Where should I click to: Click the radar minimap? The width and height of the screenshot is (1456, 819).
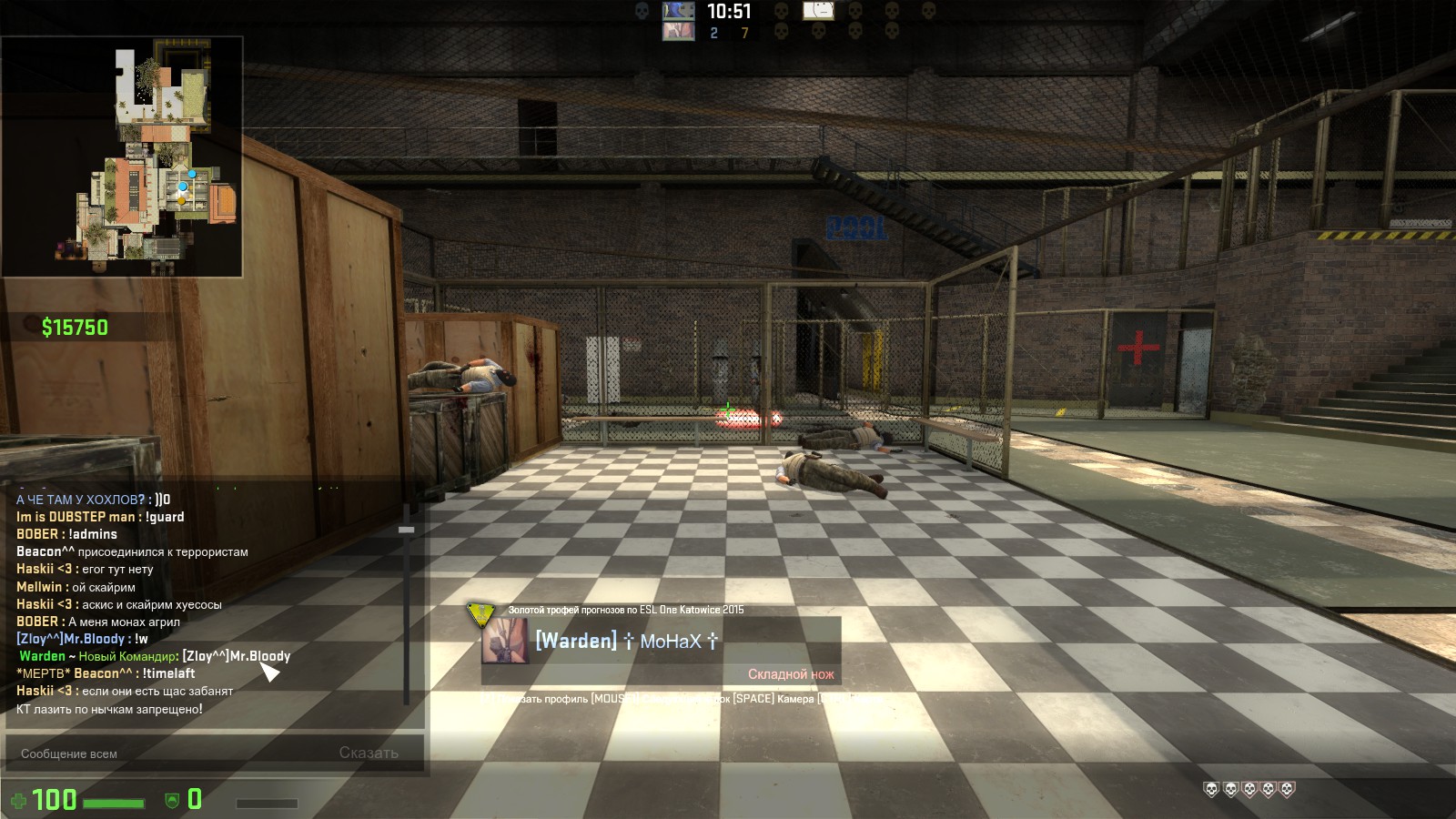pos(123,157)
